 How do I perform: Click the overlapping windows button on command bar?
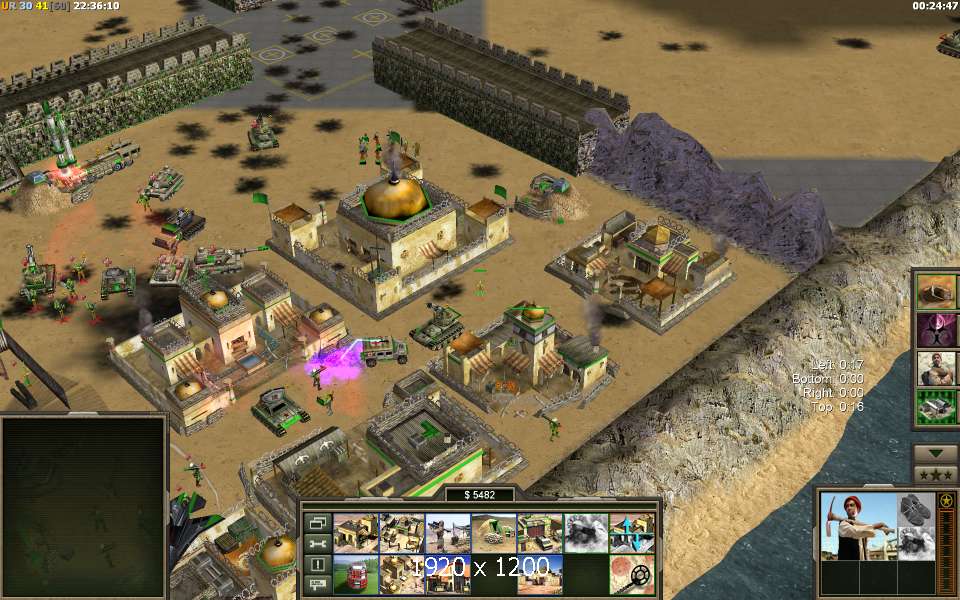pos(317,522)
